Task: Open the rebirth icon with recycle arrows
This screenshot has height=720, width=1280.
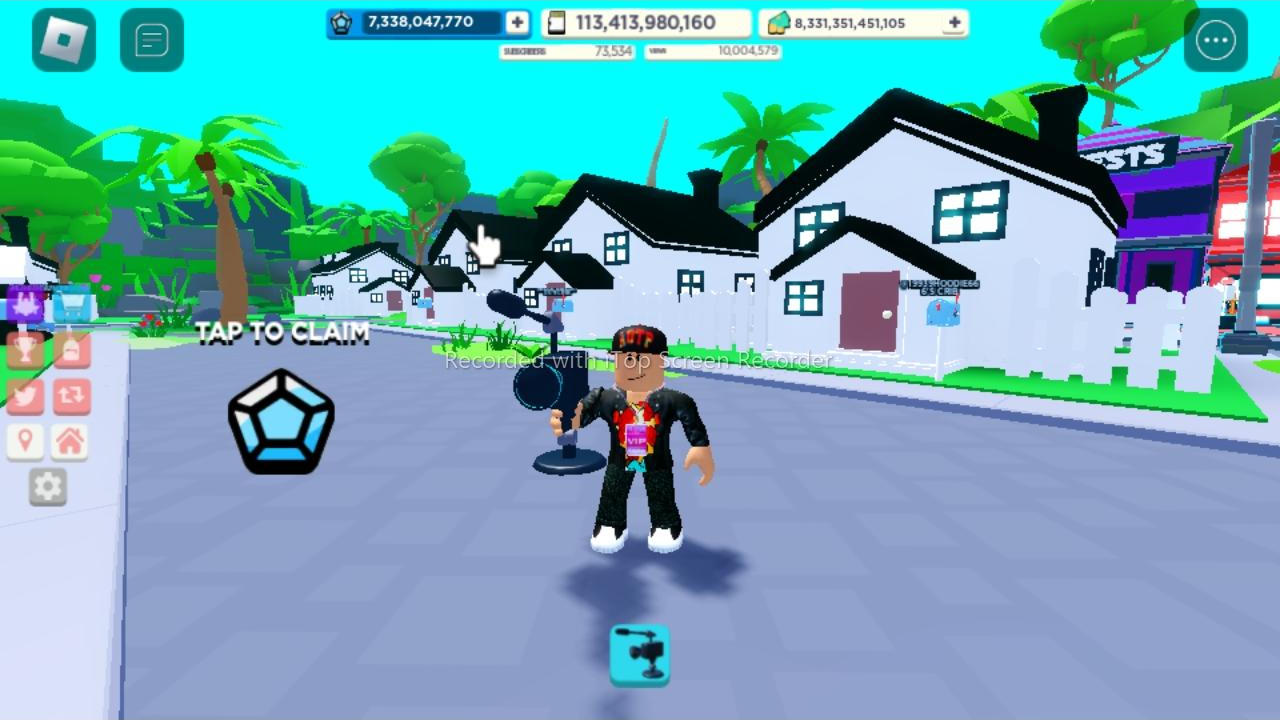Action: [70, 395]
